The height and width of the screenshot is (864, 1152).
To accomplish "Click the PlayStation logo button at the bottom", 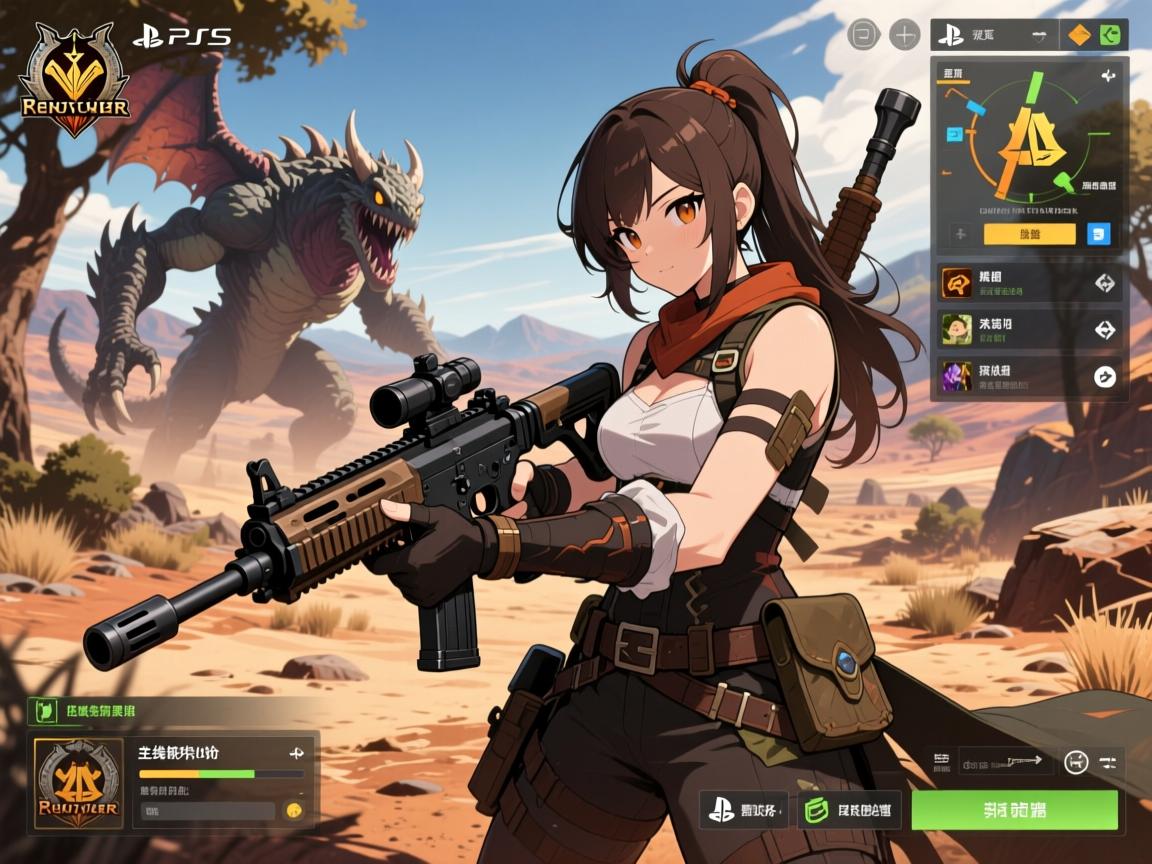I will 747,809.
